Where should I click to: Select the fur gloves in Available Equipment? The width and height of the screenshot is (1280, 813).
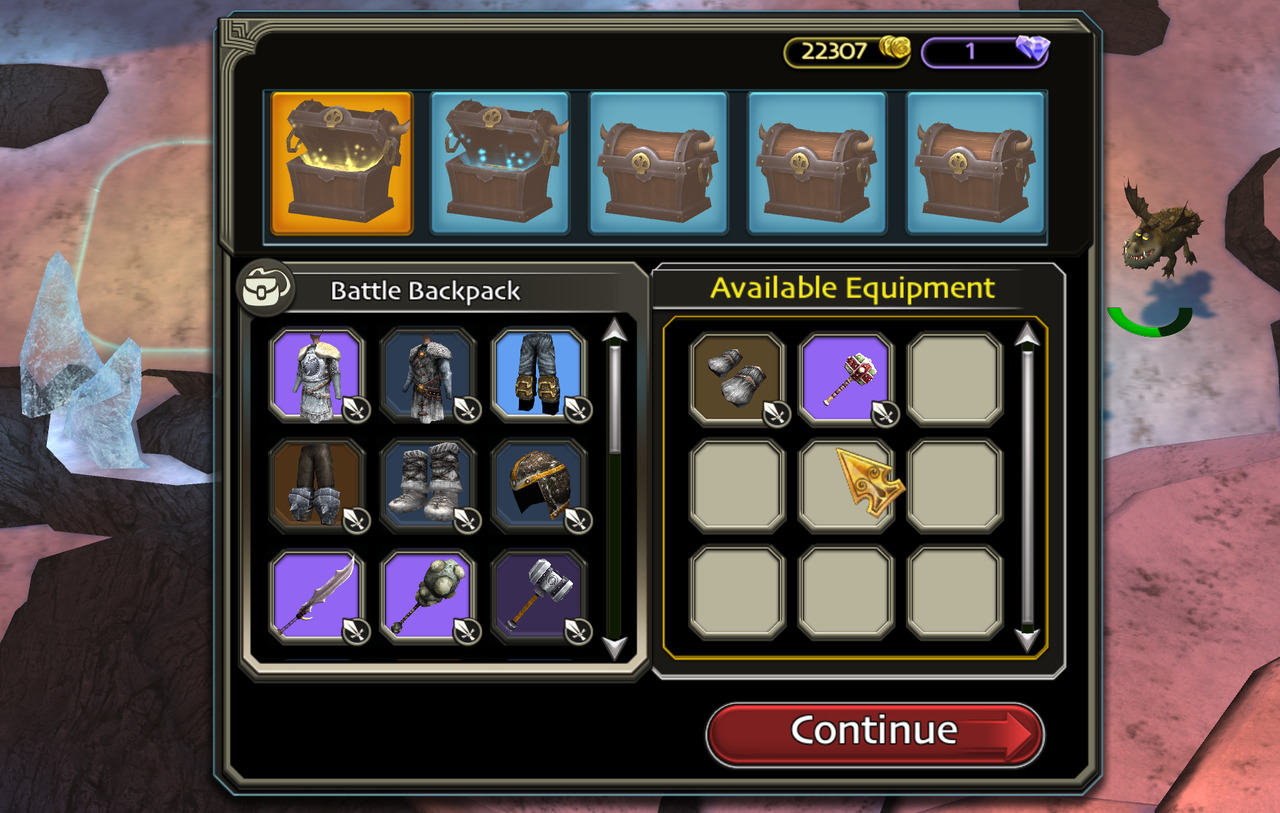[x=737, y=379]
